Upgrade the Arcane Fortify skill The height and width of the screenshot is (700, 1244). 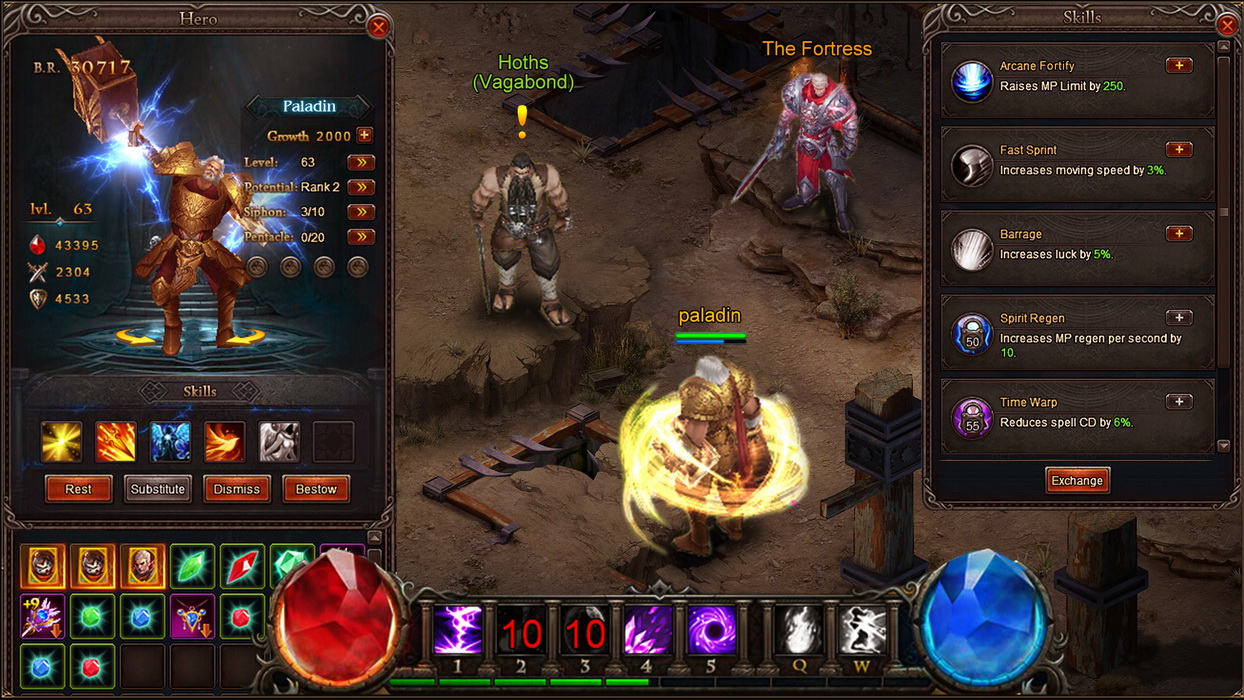pyautogui.click(x=1179, y=66)
